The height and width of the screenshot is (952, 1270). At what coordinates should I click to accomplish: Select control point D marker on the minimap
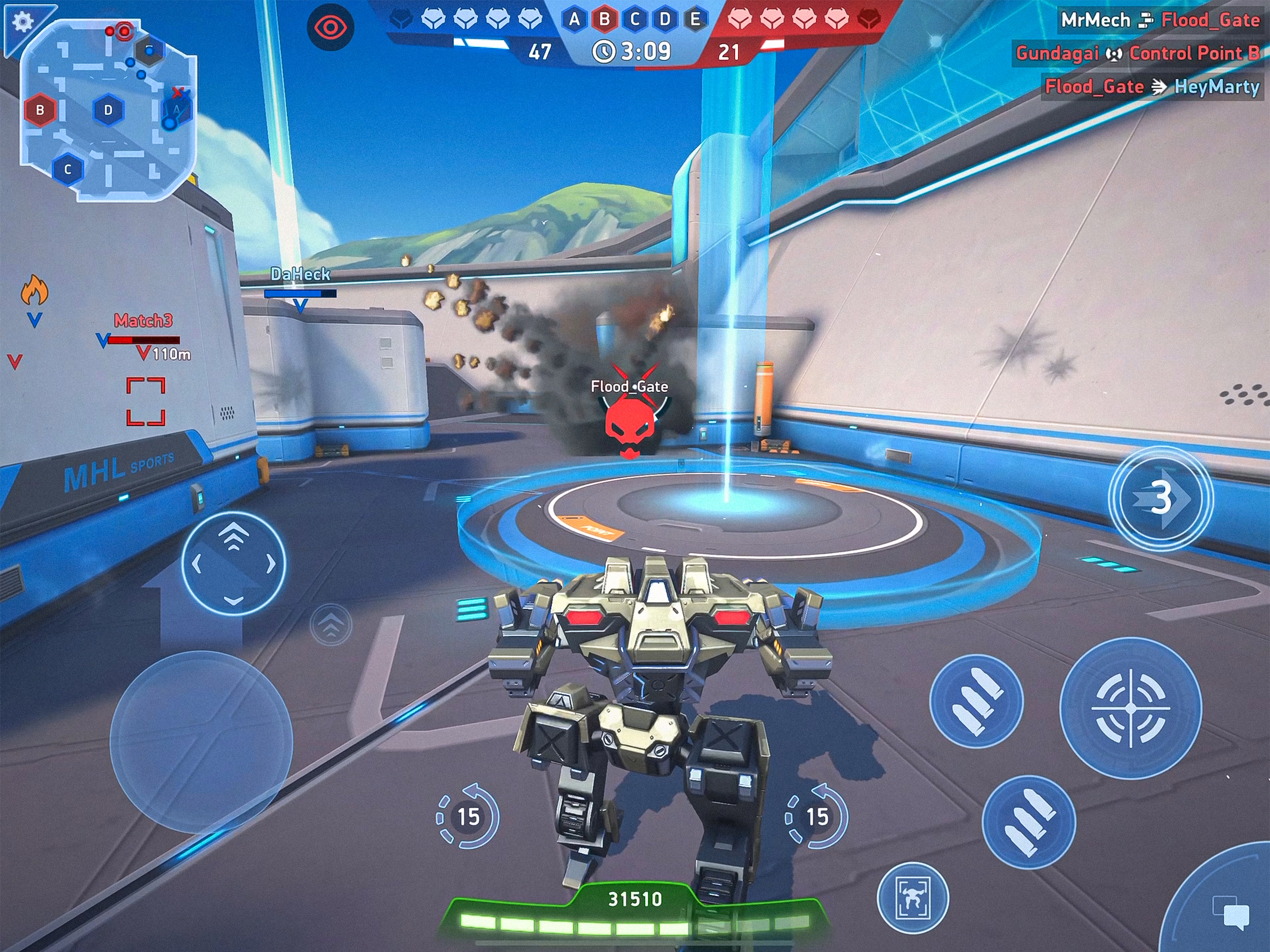[x=108, y=110]
